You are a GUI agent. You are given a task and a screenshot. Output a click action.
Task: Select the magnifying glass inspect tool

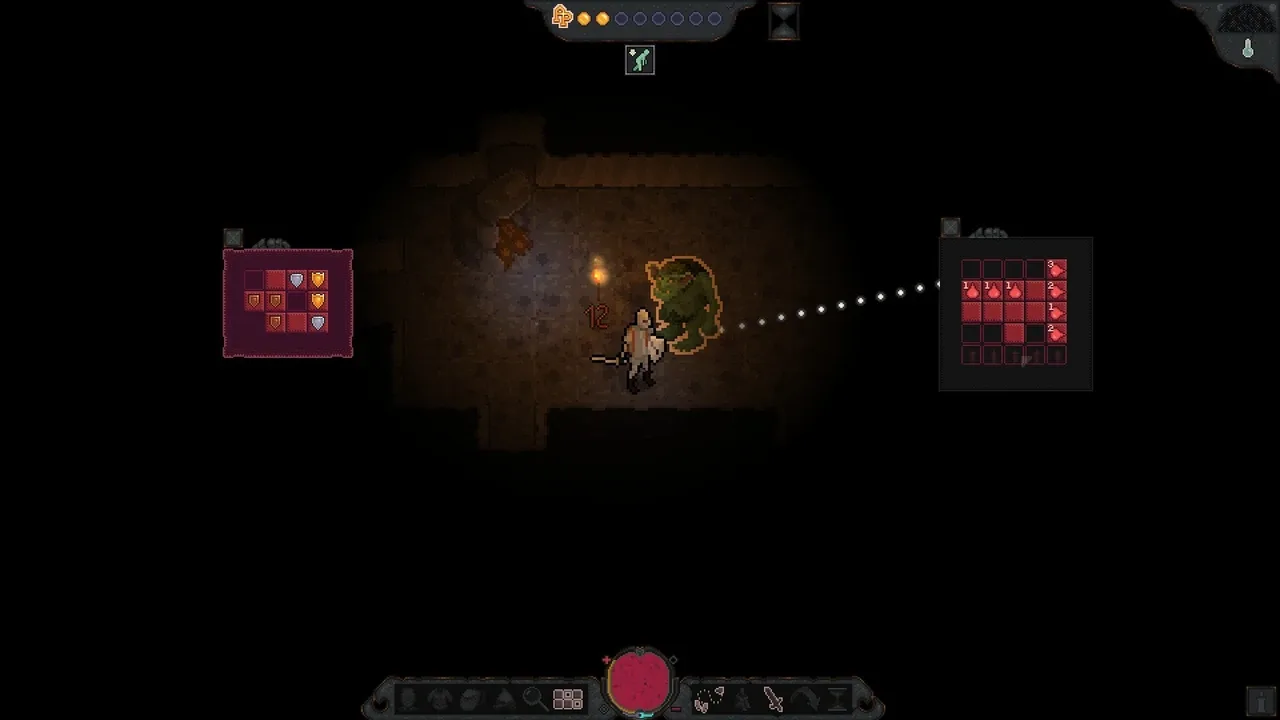coord(534,699)
